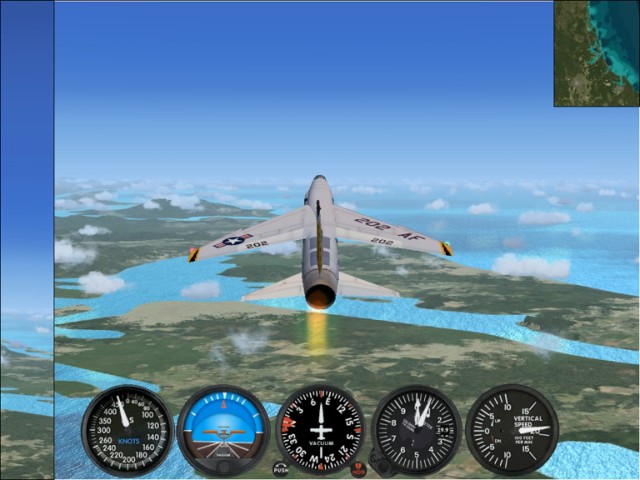Click the altimeter gauge

pyautogui.click(x=416, y=429)
